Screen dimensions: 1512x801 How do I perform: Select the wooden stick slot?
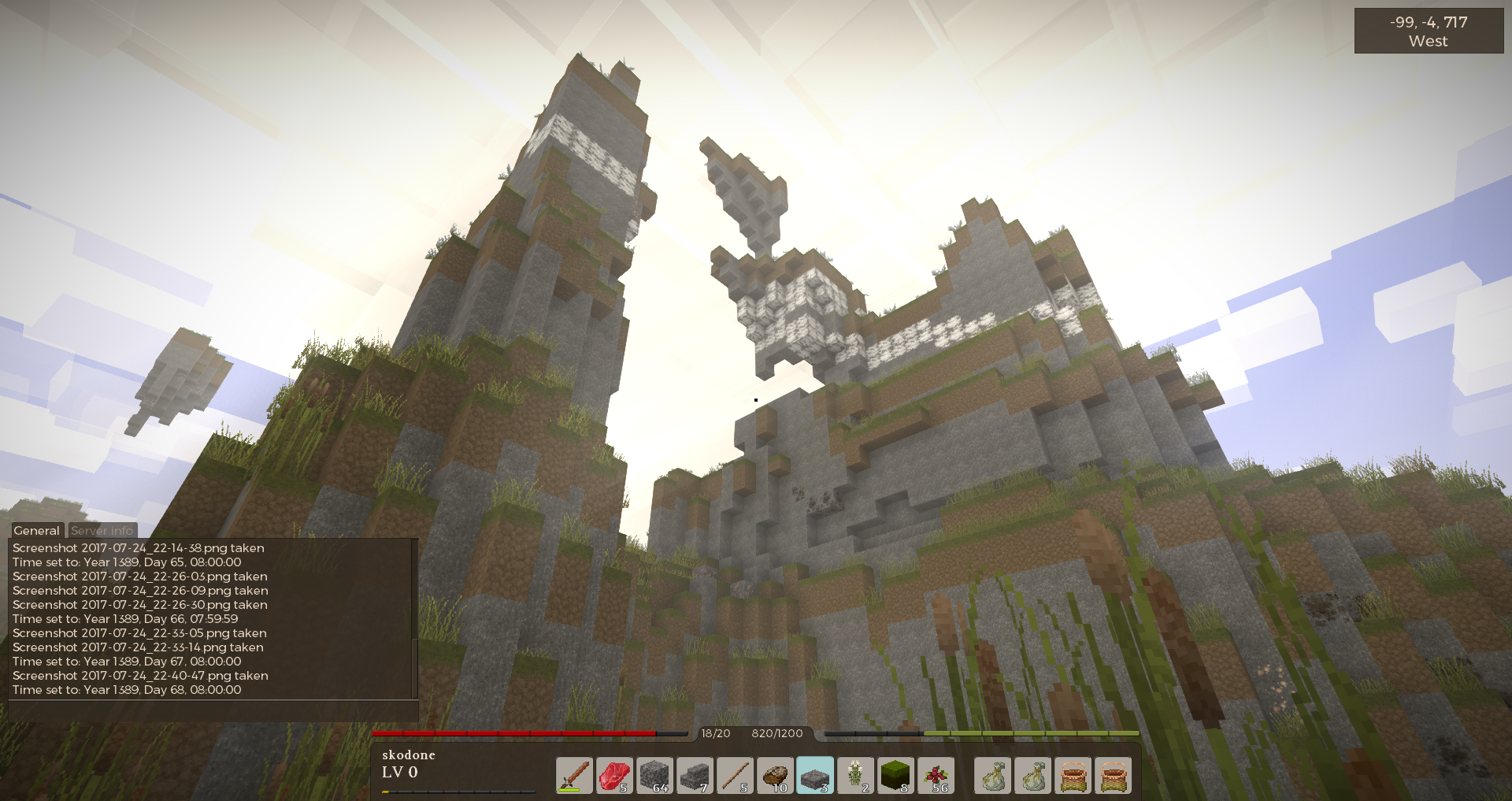[x=735, y=776]
